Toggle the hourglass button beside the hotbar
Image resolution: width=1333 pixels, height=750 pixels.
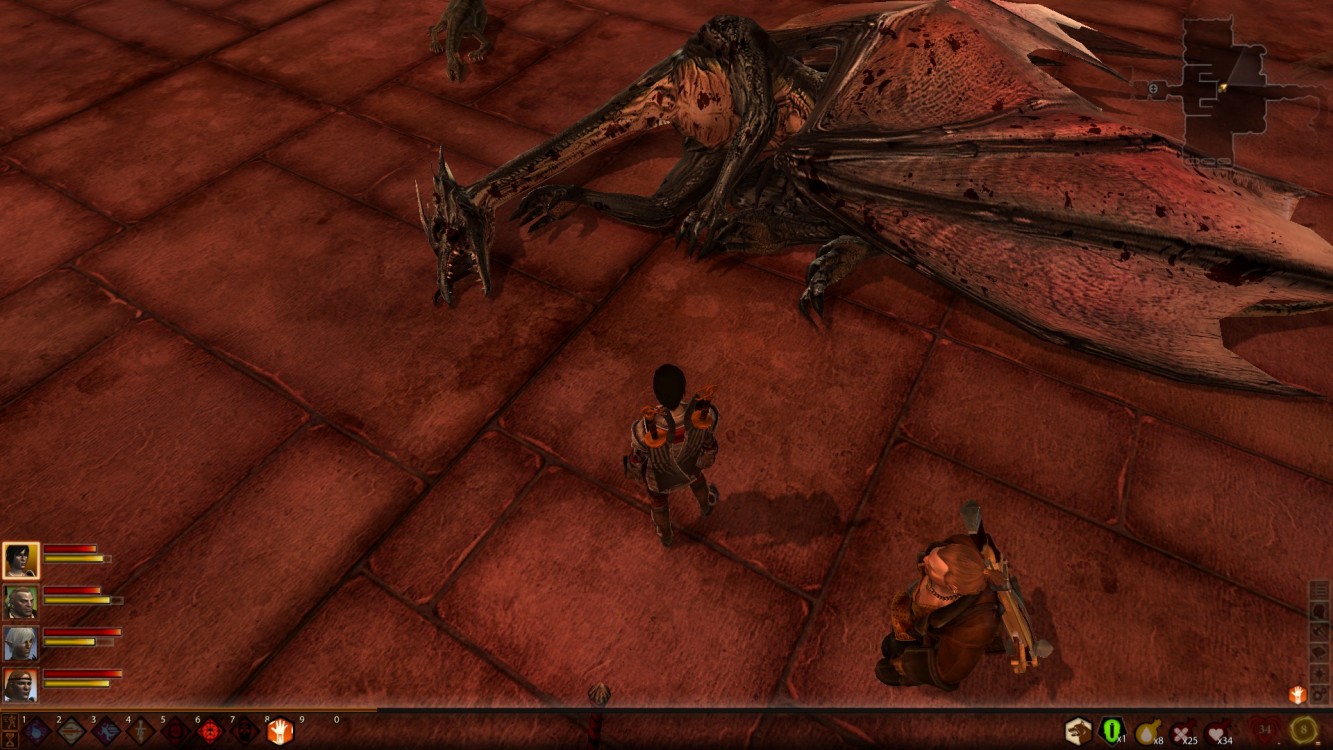coord(8,740)
